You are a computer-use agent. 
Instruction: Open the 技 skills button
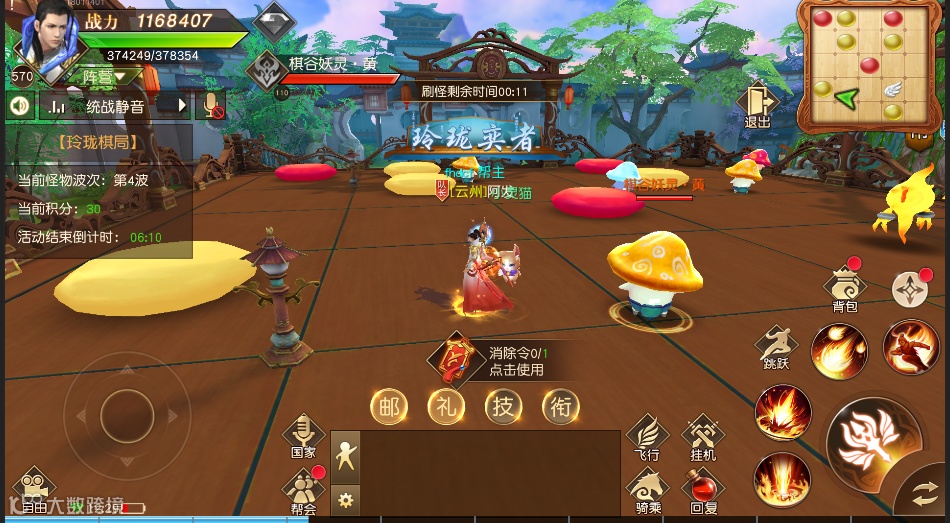(504, 406)
